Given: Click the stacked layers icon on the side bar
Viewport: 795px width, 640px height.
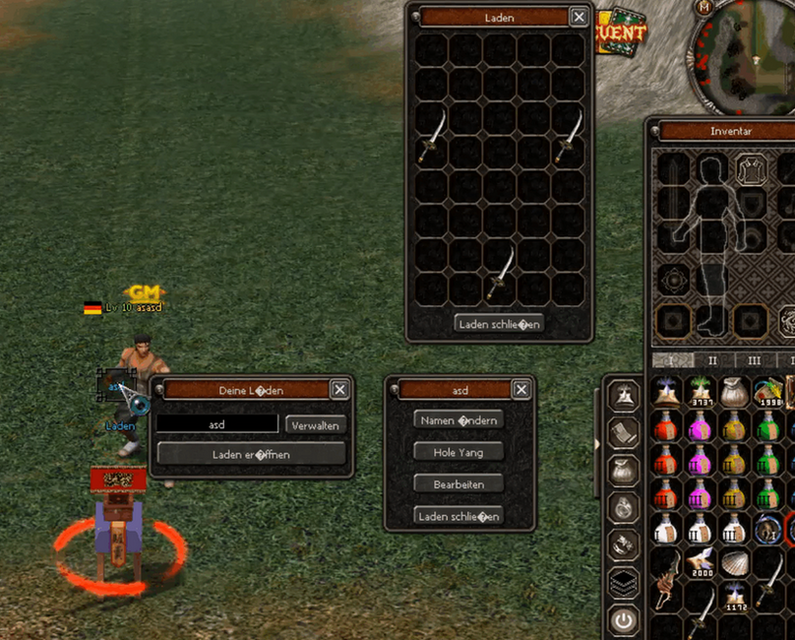Looking at the screenshot, I should (624, 582).
